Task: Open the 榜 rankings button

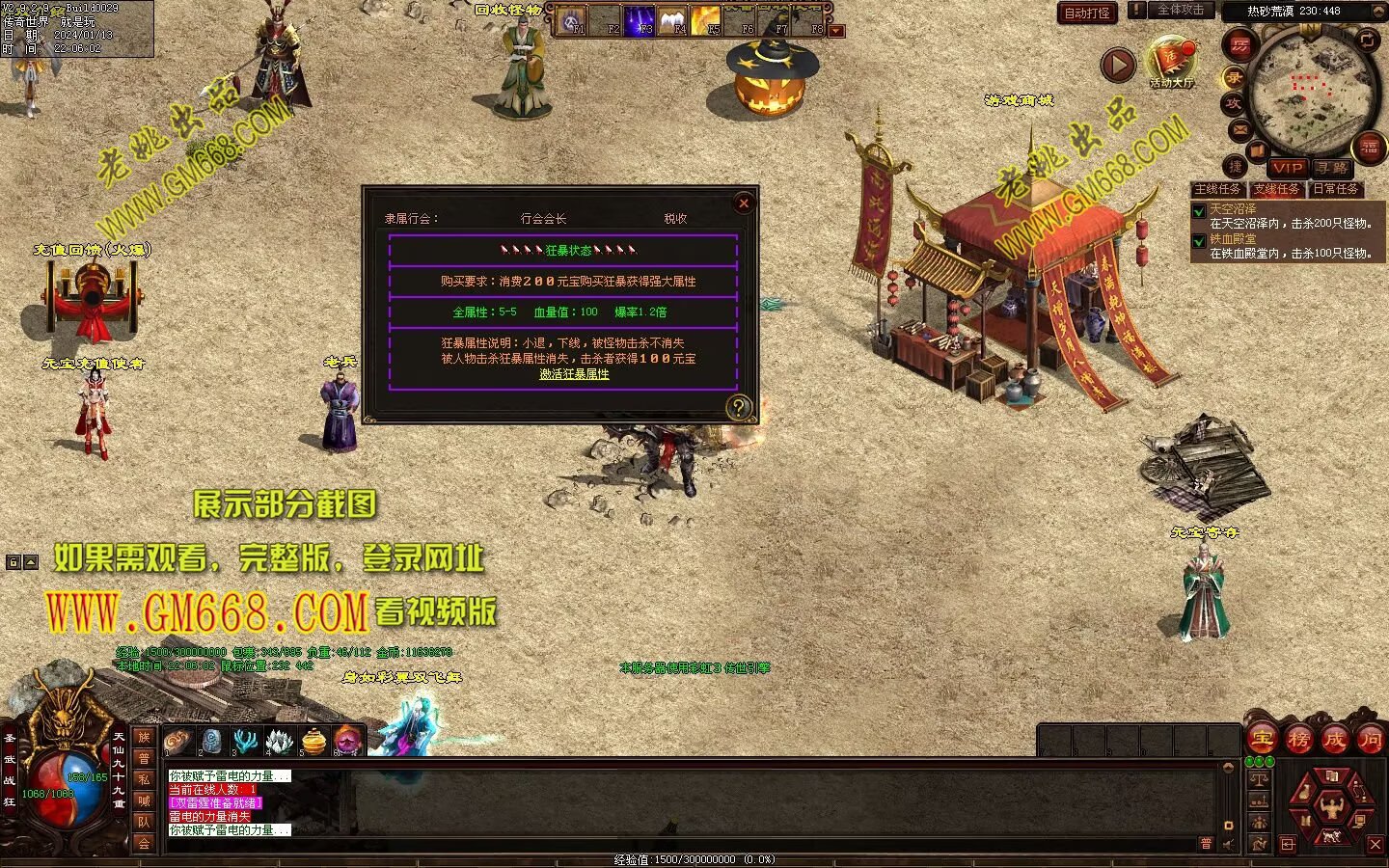Action: (x=1298, y=740)
